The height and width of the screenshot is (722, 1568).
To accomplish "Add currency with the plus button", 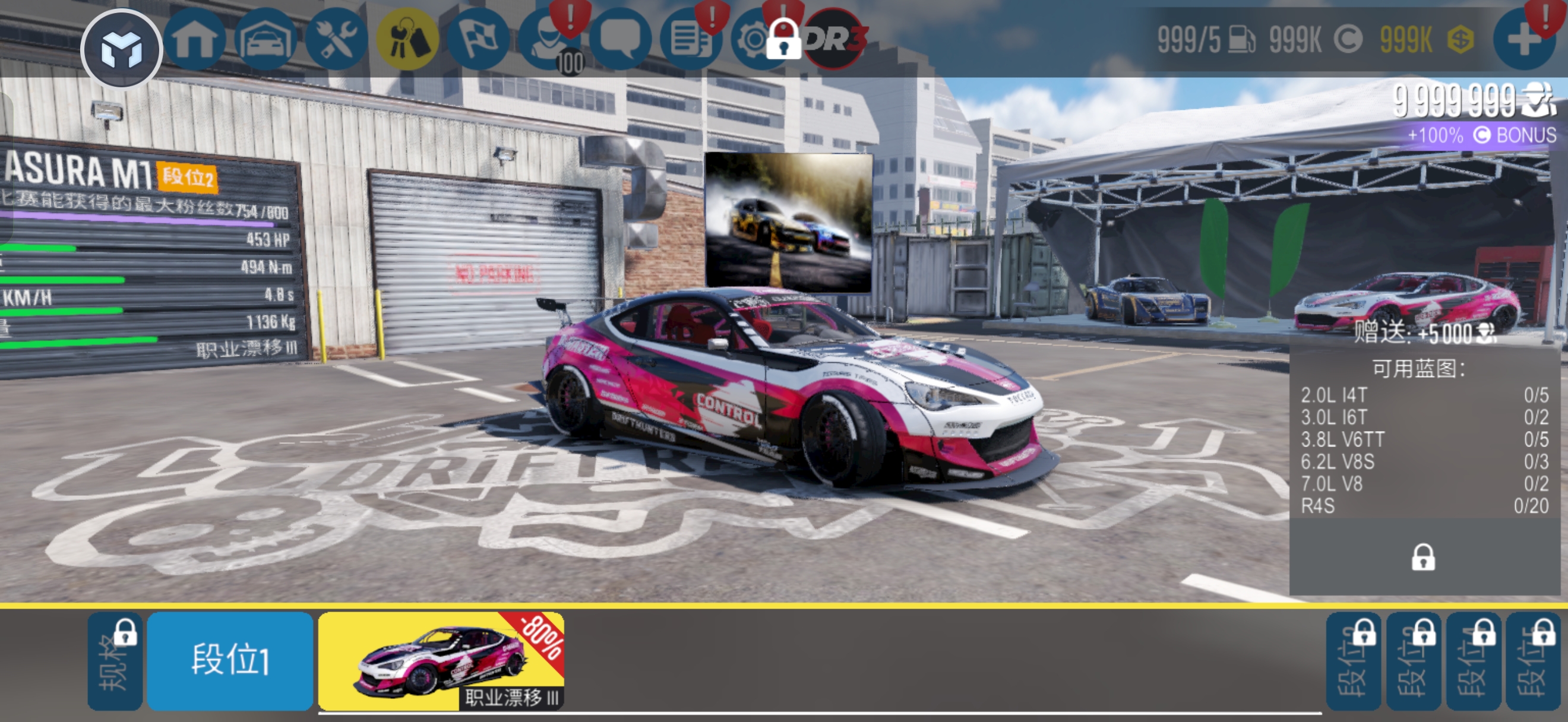I will tap(1523, 40).
